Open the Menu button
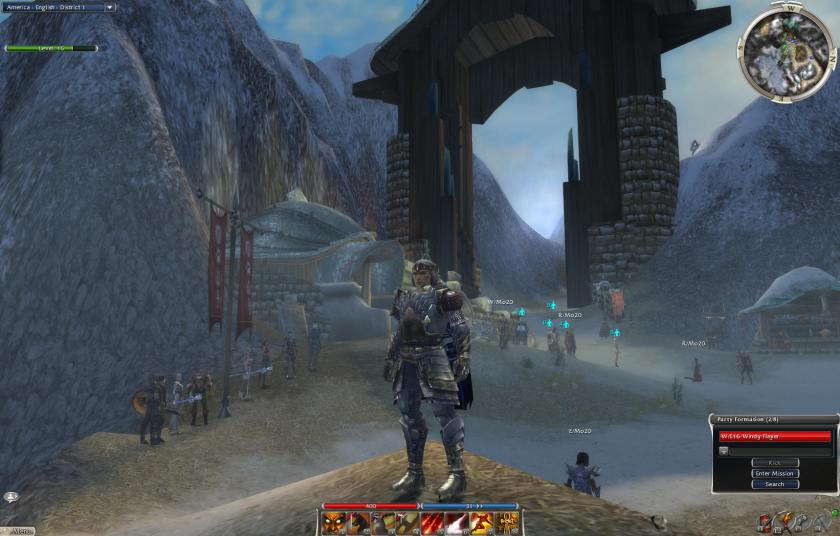Image resolution: width=840 pixels, height=536 pixels. point(18,530)
